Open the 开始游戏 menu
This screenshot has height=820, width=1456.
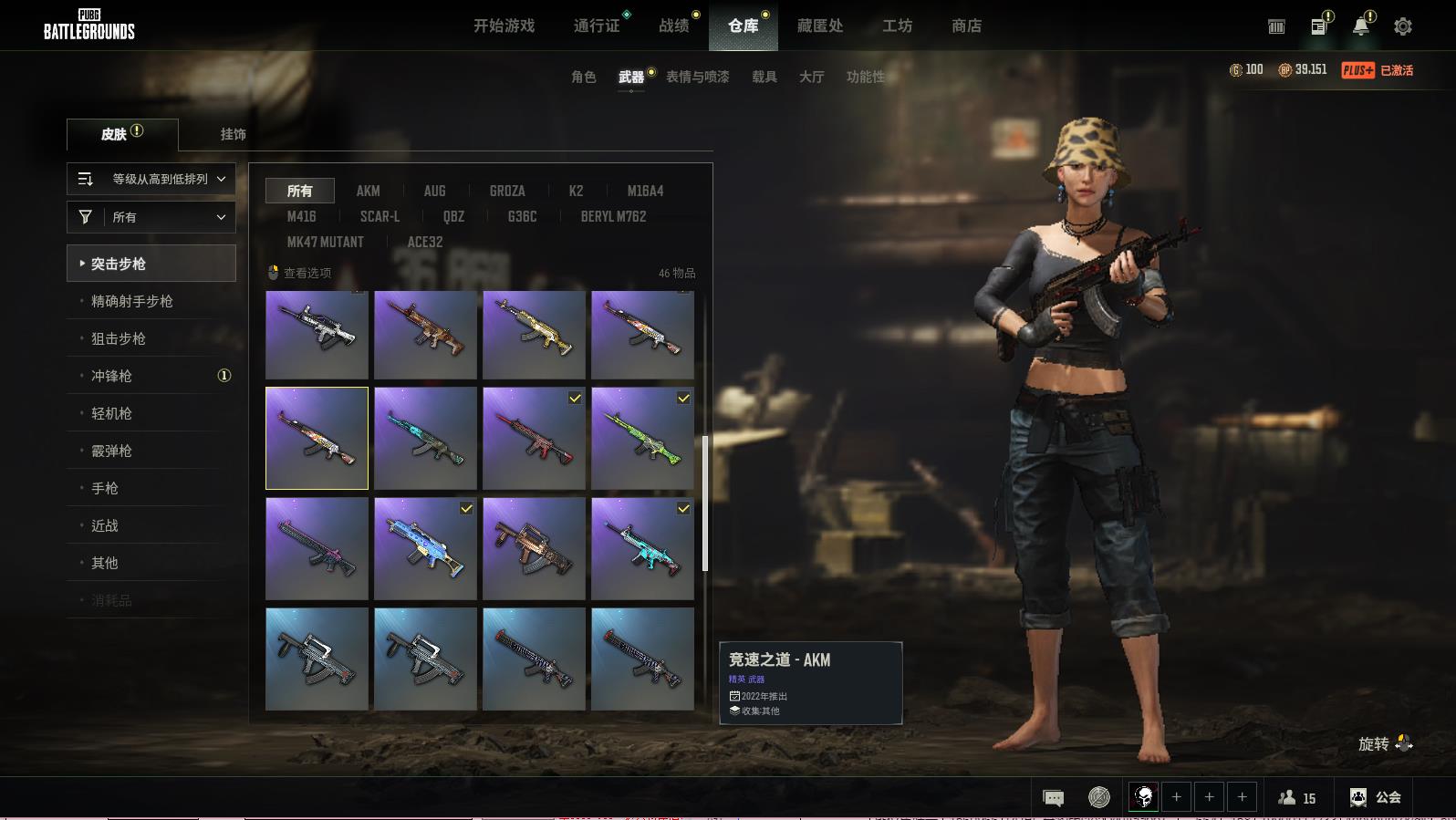pos(504,26)
